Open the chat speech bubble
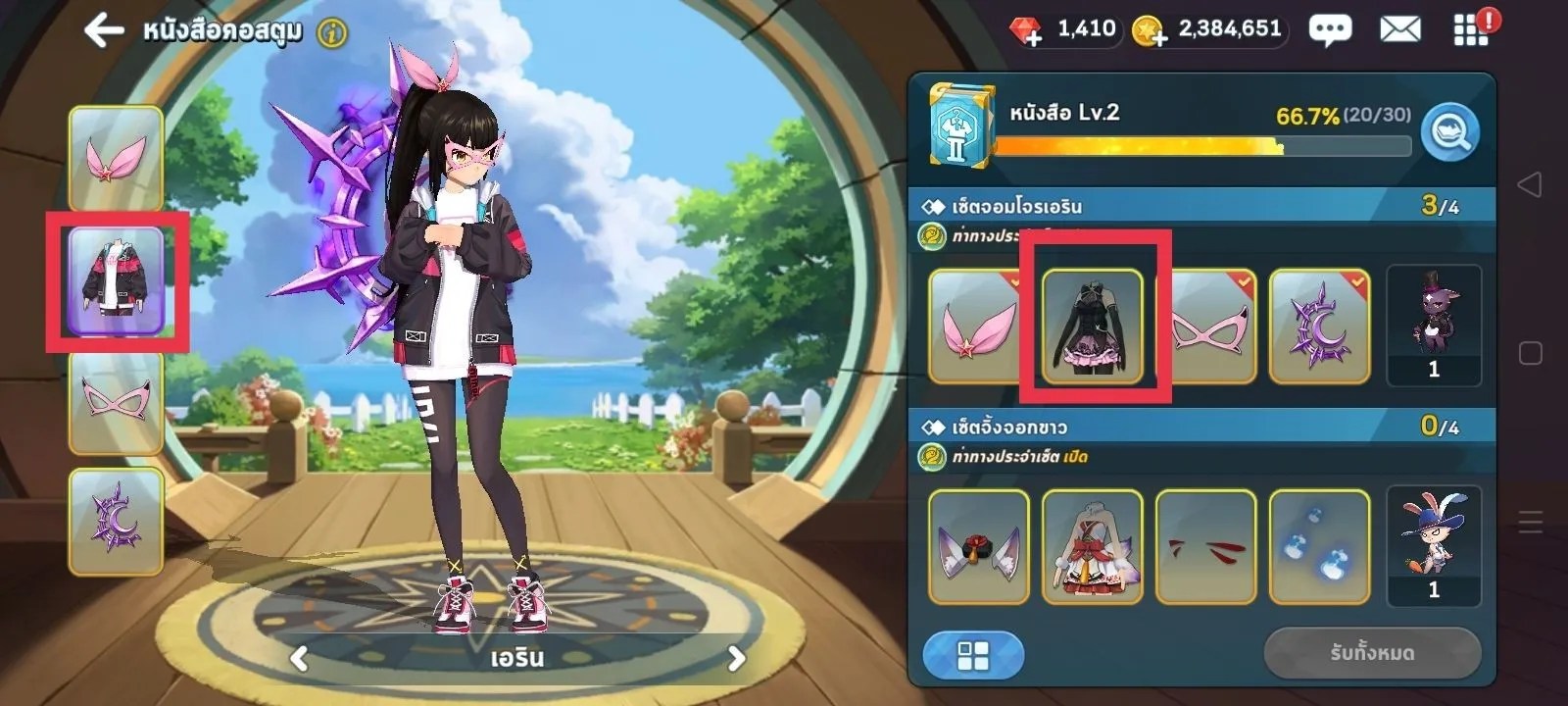Screen dimensions: 1568x706 tap(1330, 30)
